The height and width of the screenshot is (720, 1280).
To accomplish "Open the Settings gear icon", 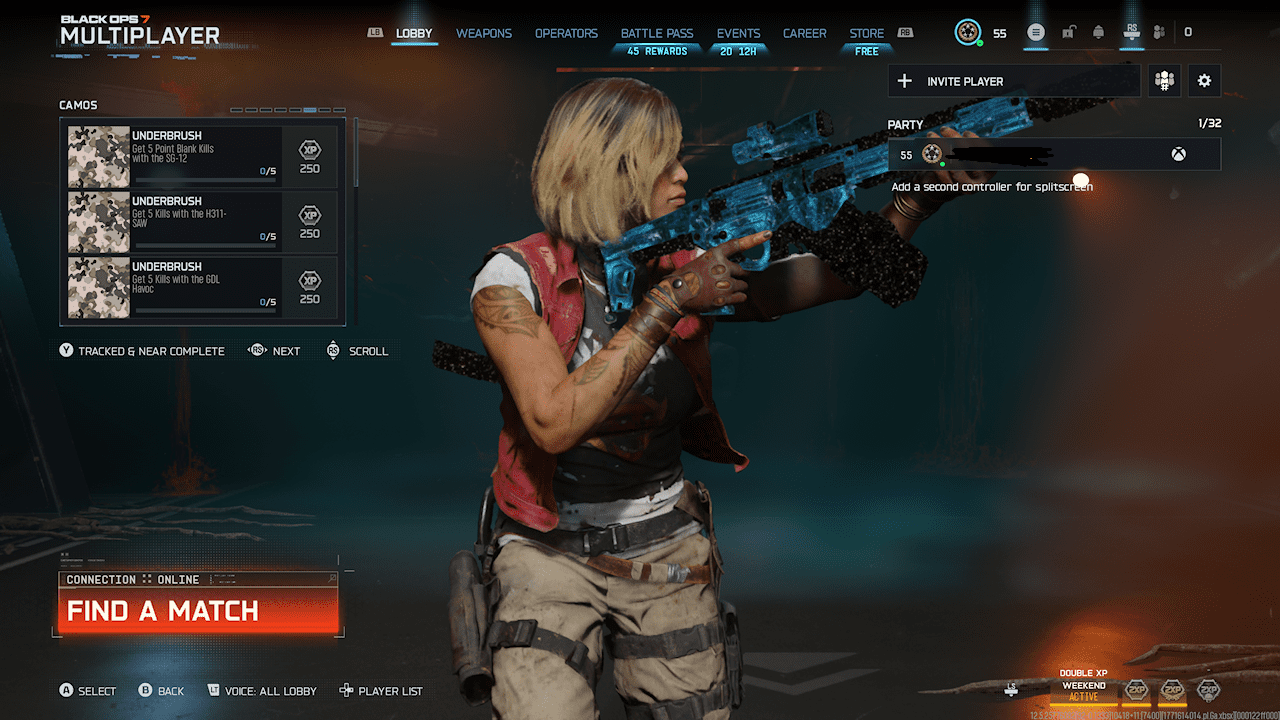I will (x=1204, y=80).
